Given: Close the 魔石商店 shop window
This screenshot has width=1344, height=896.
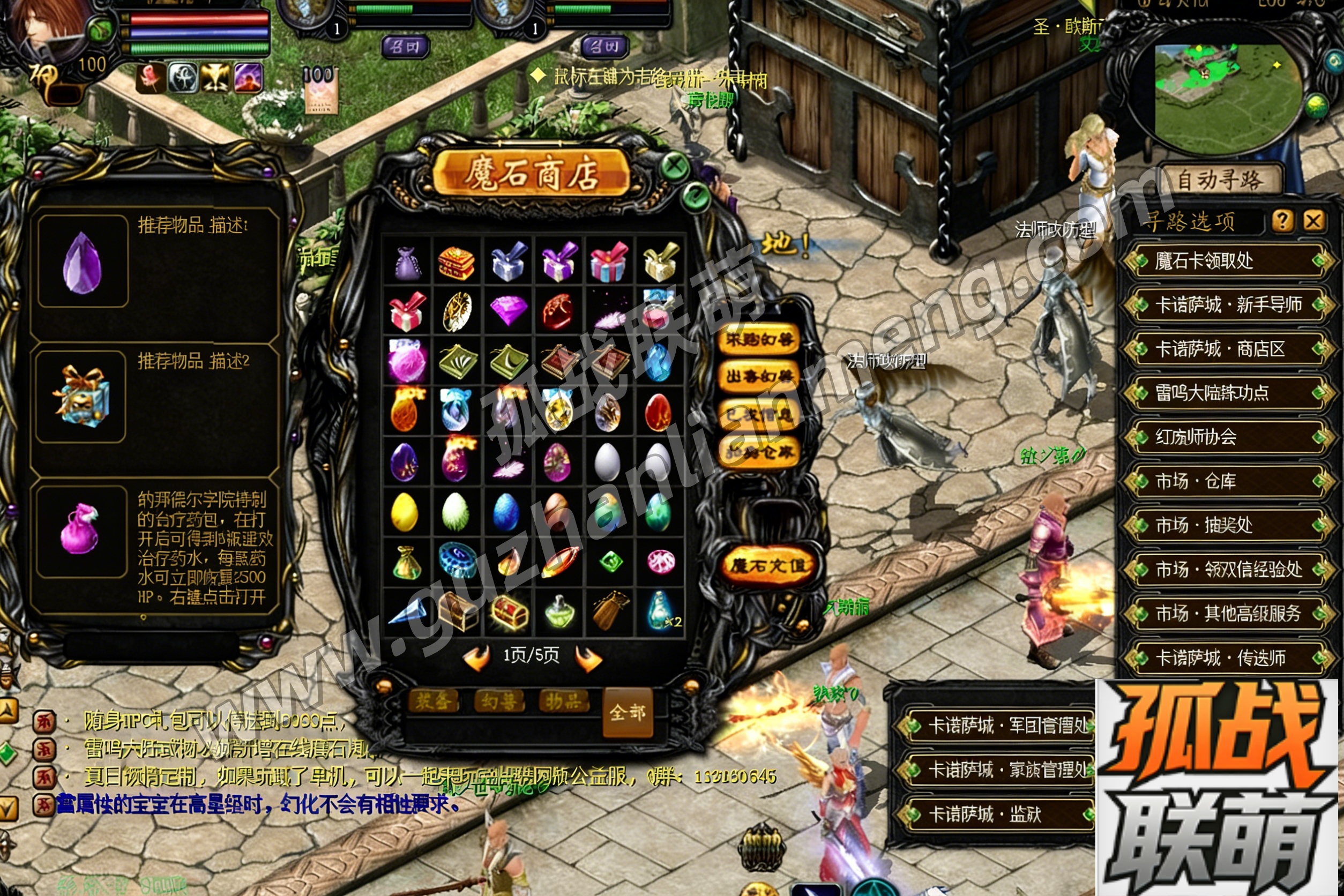Looking at the screenshot, I should point(675,166).
